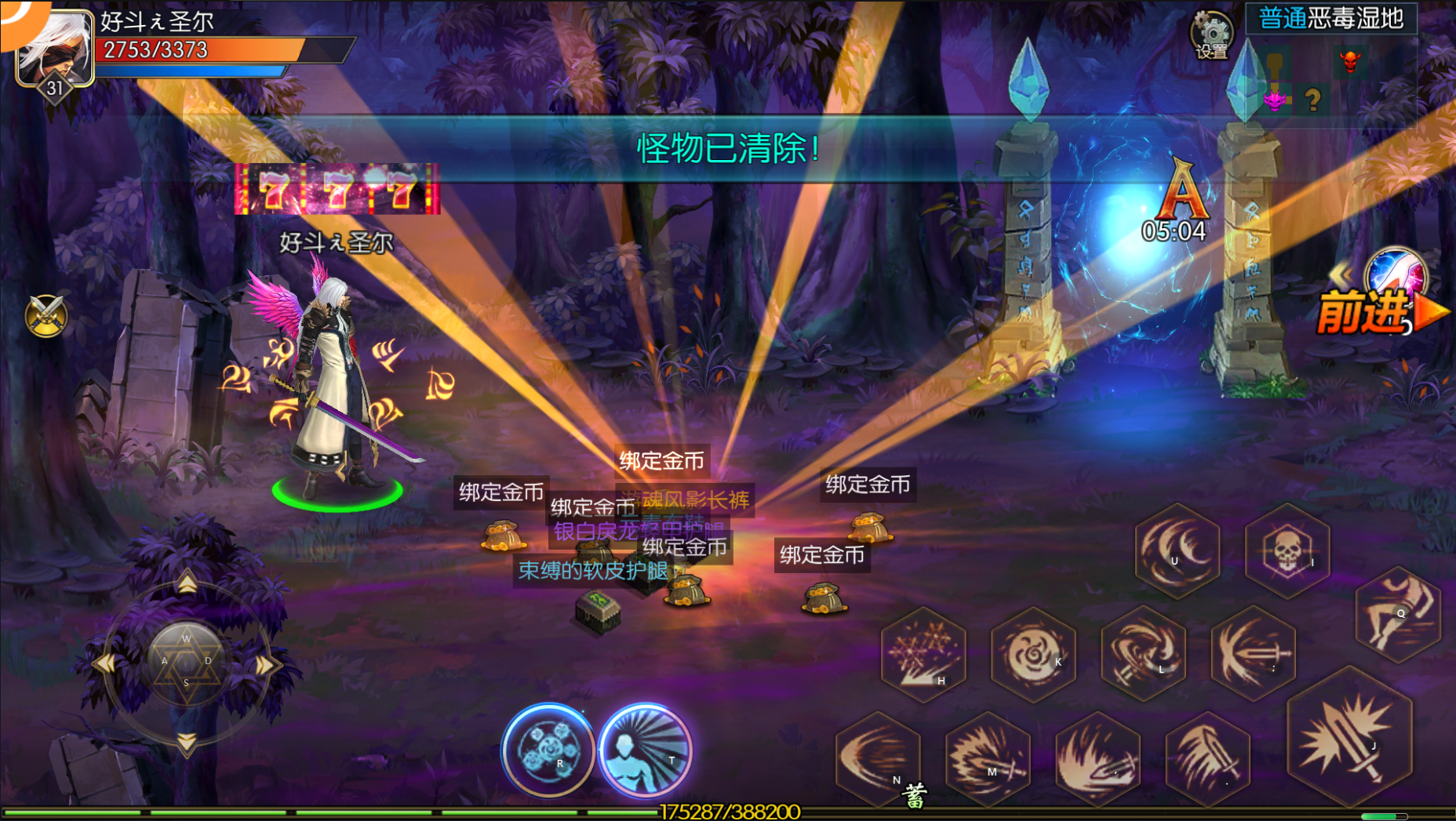Select the red demon boss room on minimap
This screenshot has height=821, width=1456.
point(1349,61)
